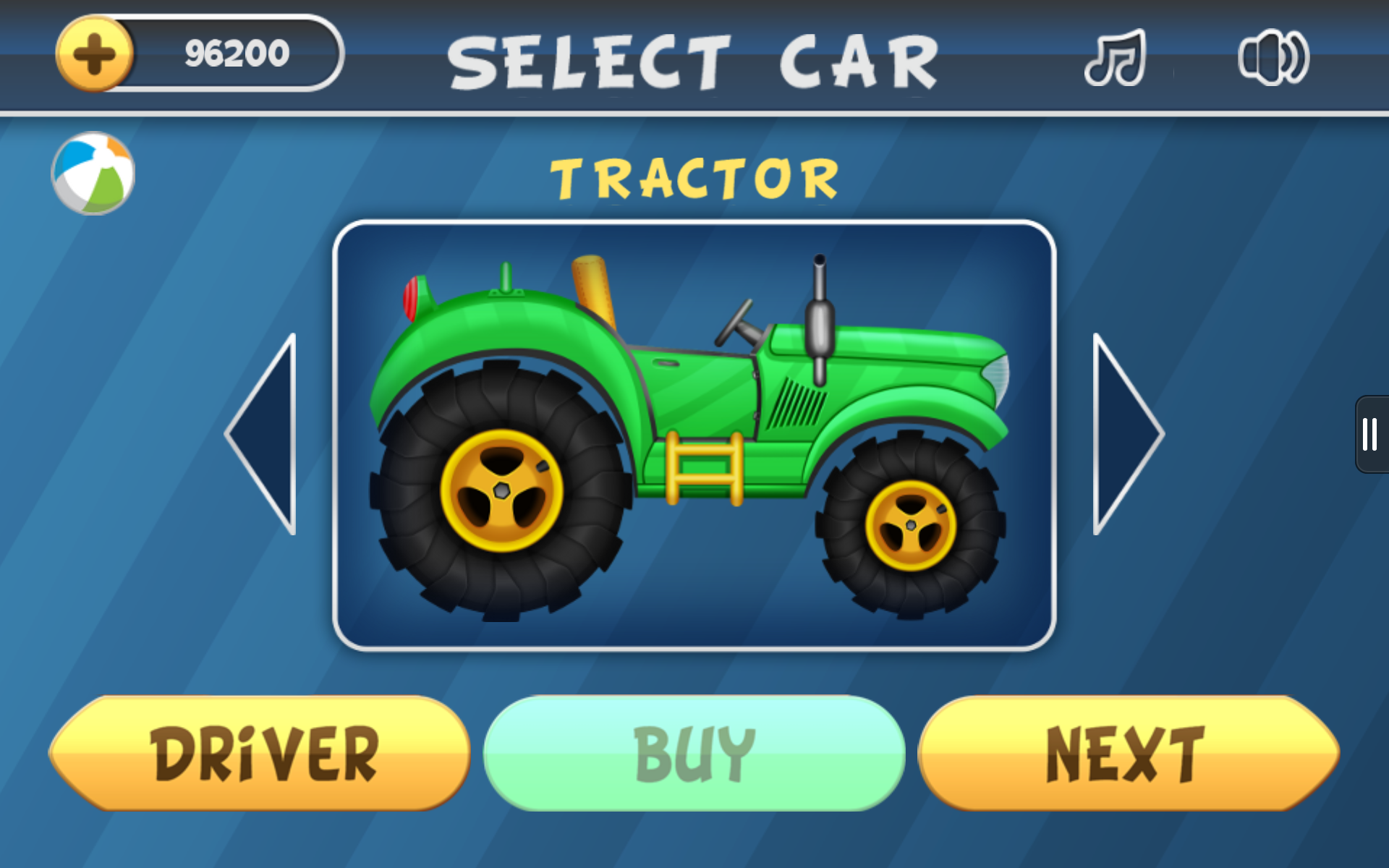Tap the pause icon on the right edge
This screenshot has height=868, width=1389.
coord(1369,434)
